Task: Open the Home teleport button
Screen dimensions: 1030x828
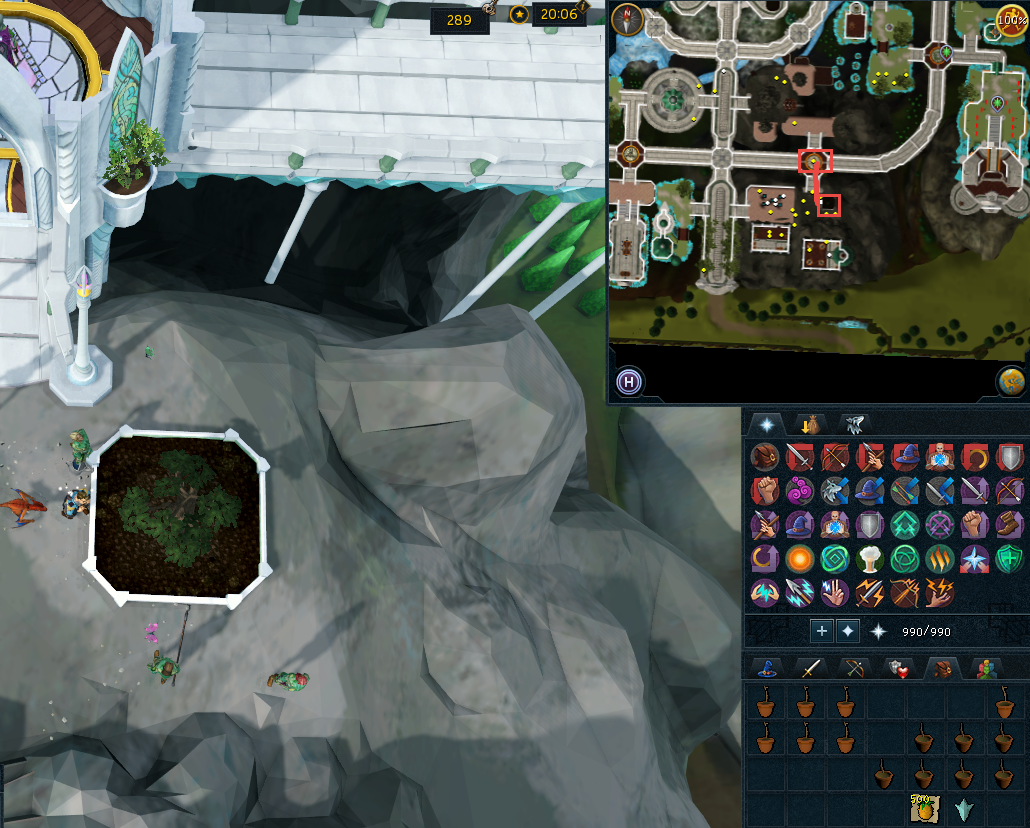Action: point(630,381)
